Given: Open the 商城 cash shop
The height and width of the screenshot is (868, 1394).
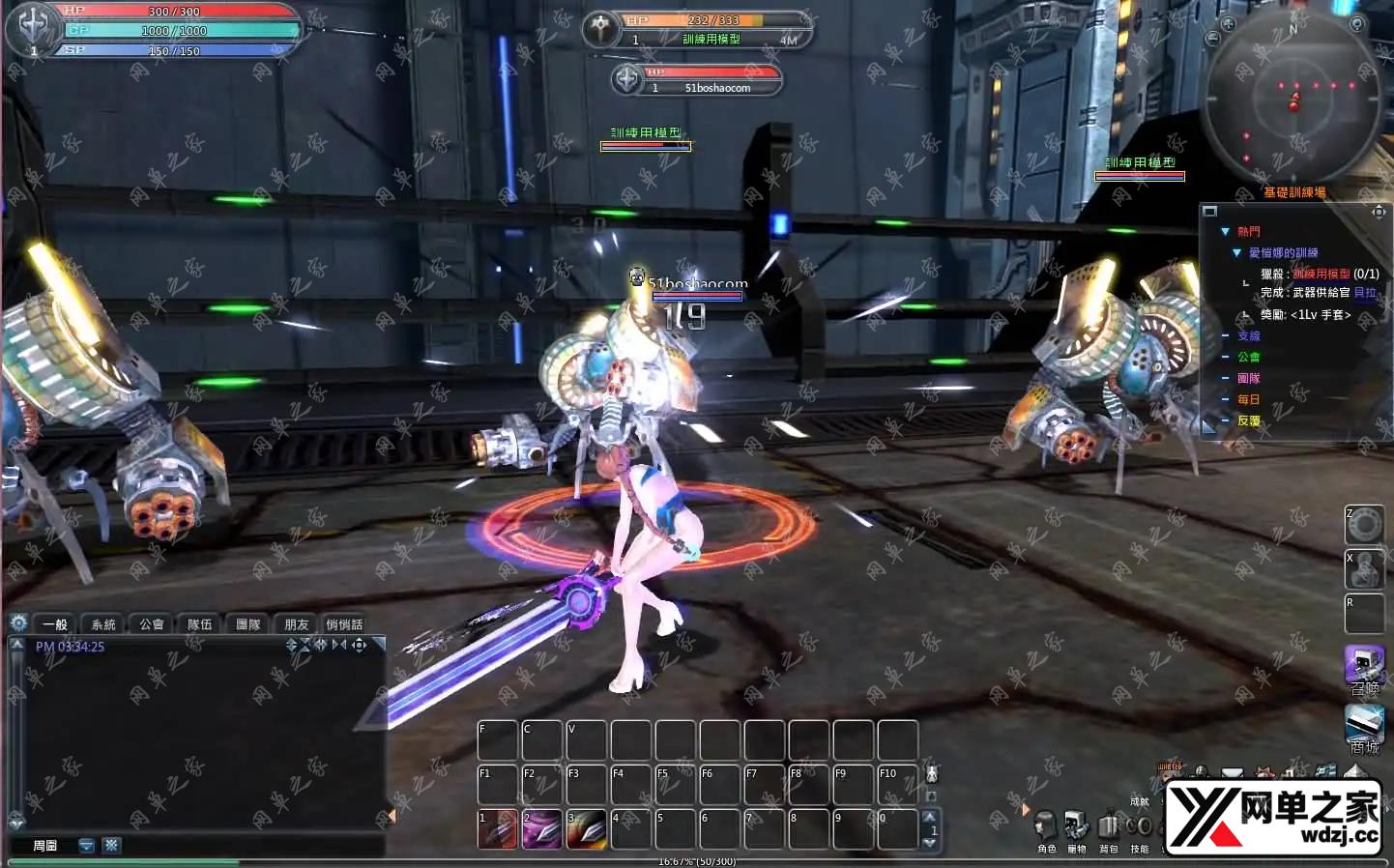Looking at the screenshot, I should (1364, 727).
